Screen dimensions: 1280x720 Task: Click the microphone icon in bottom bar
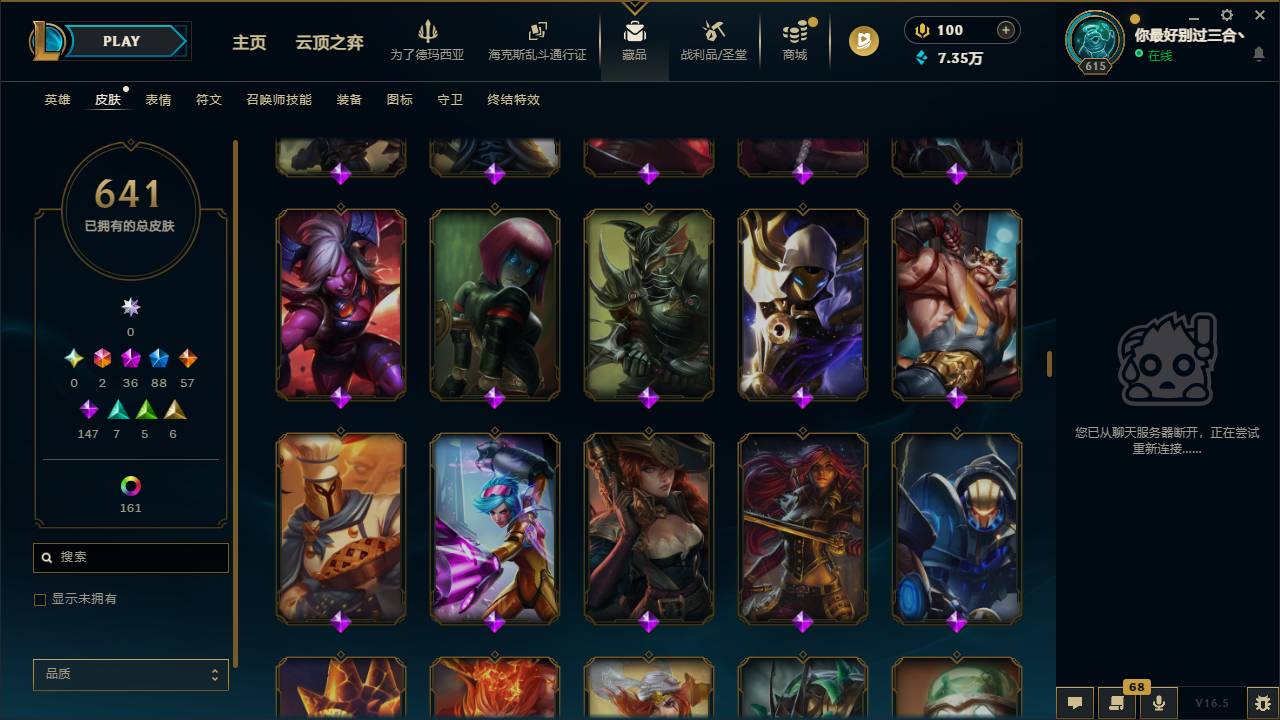1159,703
